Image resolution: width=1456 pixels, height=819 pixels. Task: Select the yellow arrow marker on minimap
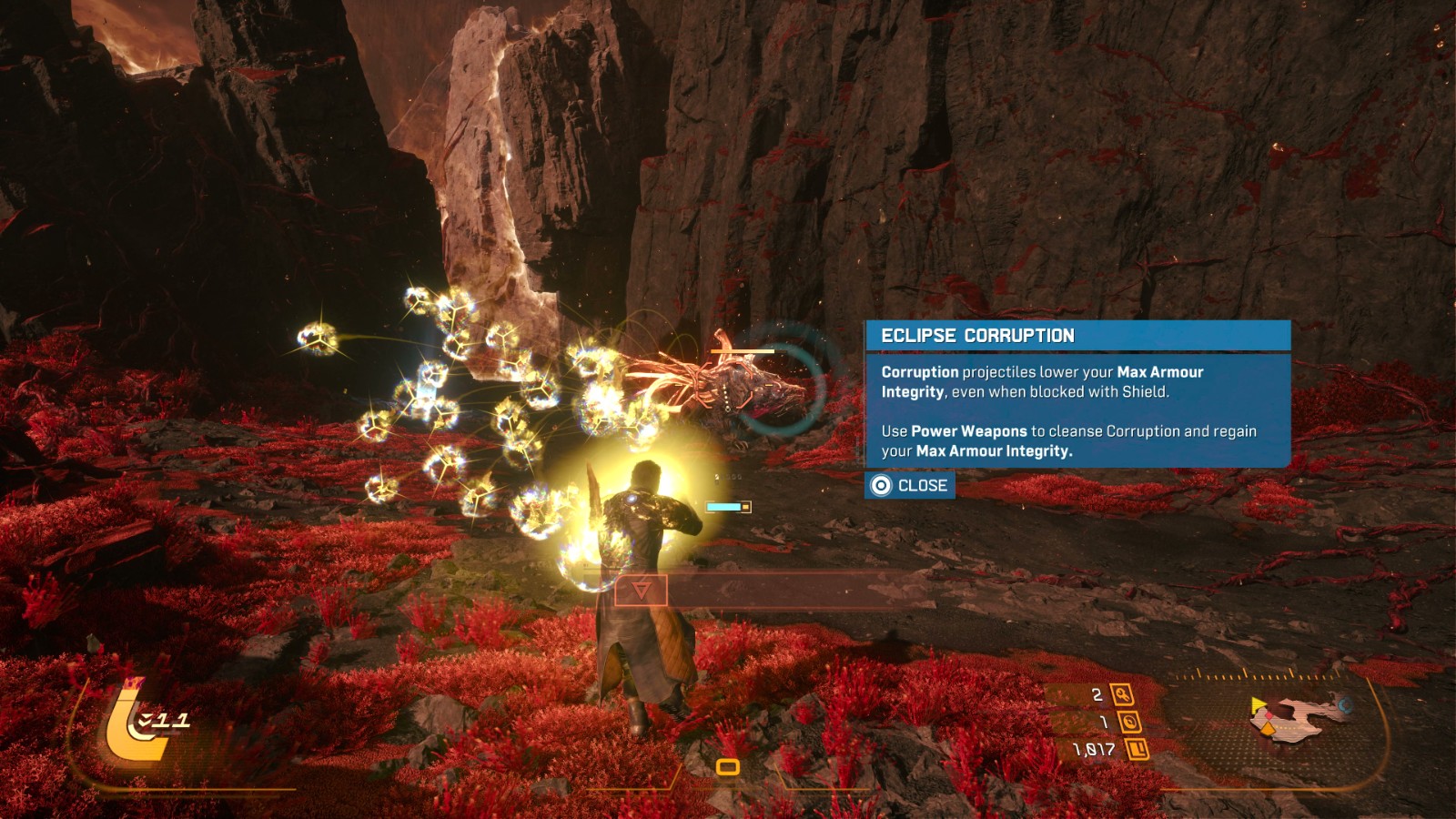[x=1258, y=706]
